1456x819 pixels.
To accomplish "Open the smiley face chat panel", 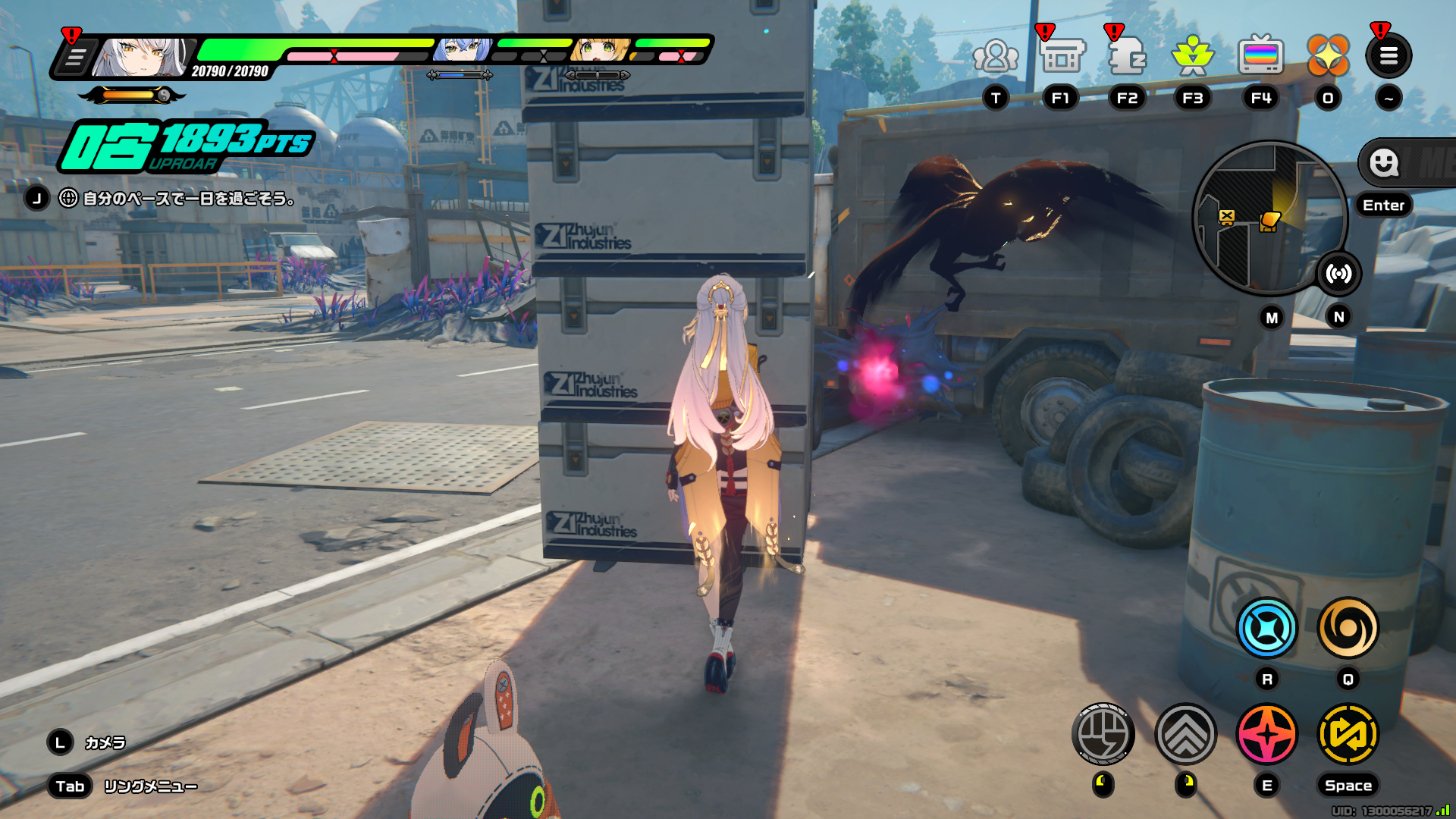I will click(1385, 162).
